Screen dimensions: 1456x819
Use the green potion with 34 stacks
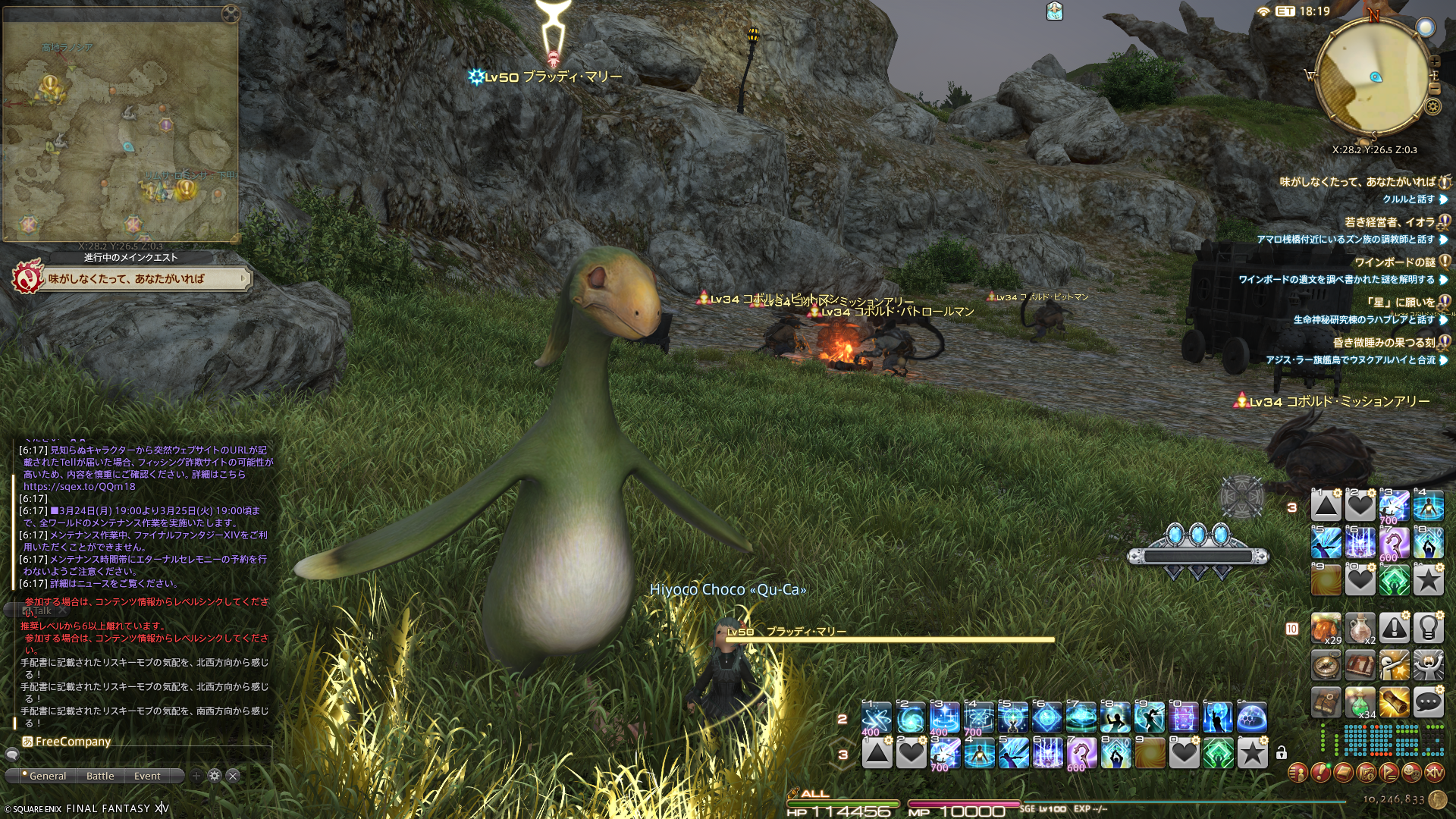[x=1360, y=703]
